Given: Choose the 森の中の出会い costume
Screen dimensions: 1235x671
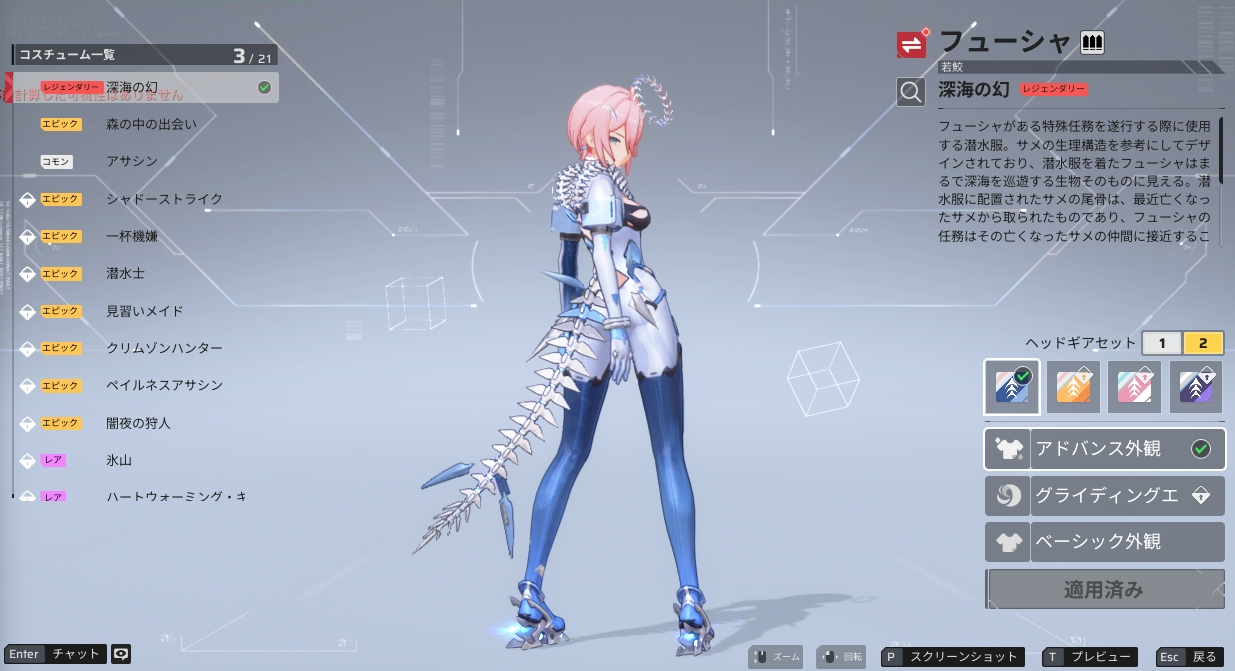Looking at the screenshot, I should point(151,124).
